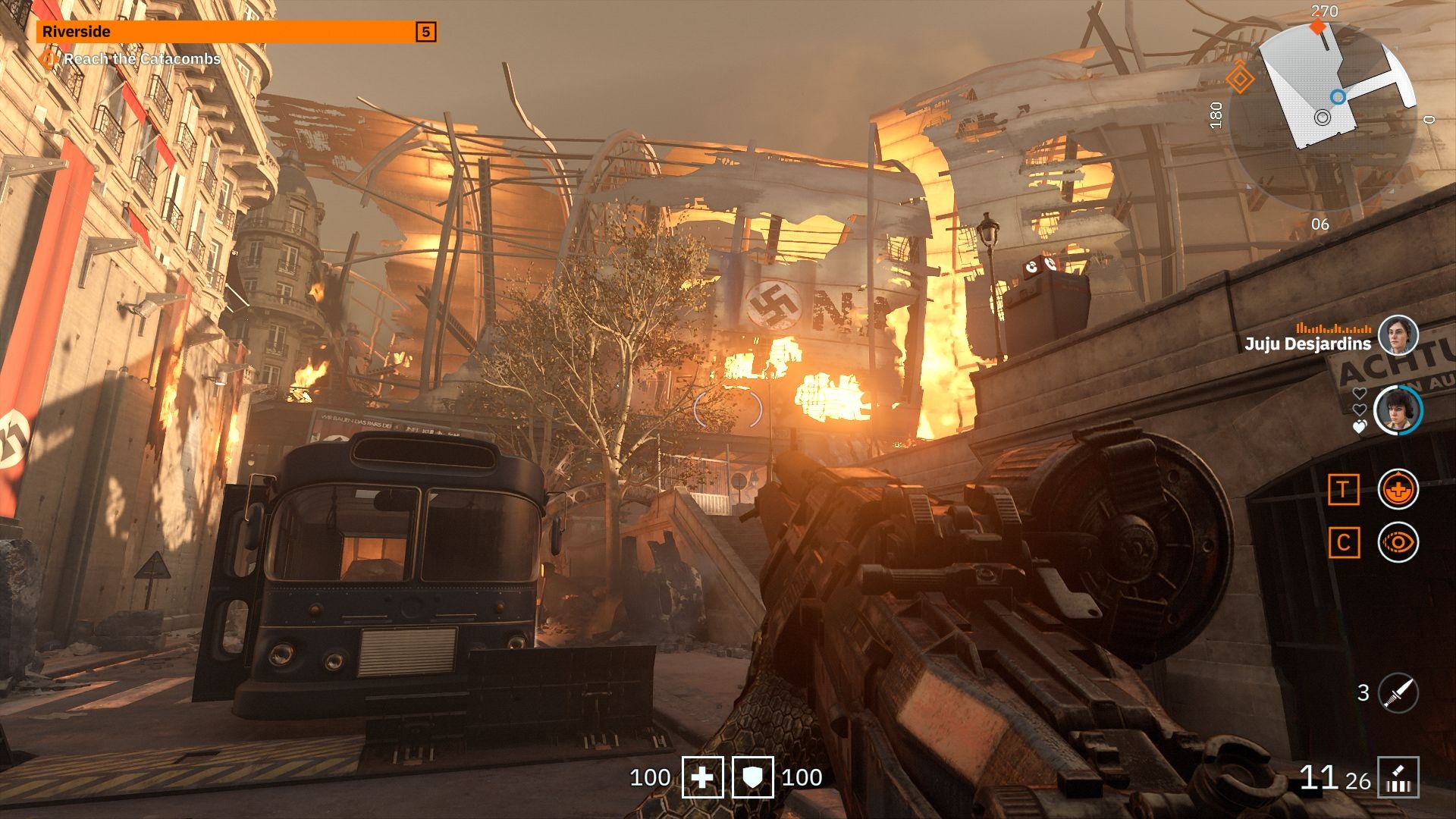The width and height of the screenshot is (1456, 819).
Task: Click Juju Desjardins' speaker portrait
Action: [1398, 336]
